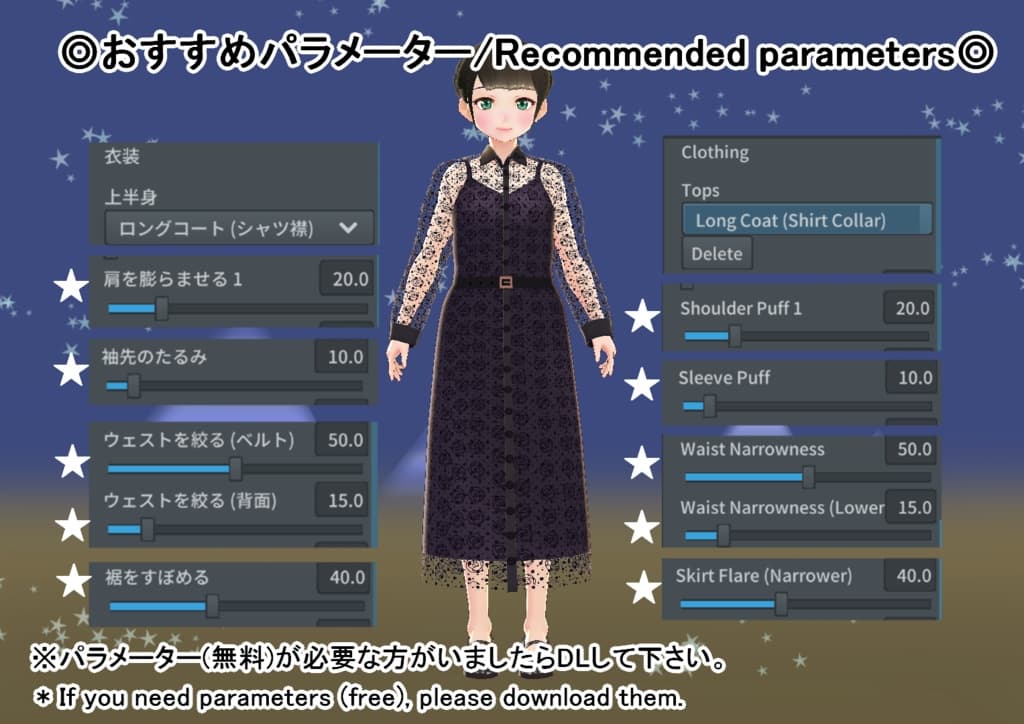This screenshot has height=724, width=1024.
Task: Click the Sleeve Puff slider handle
Action: tap(709, 406)
